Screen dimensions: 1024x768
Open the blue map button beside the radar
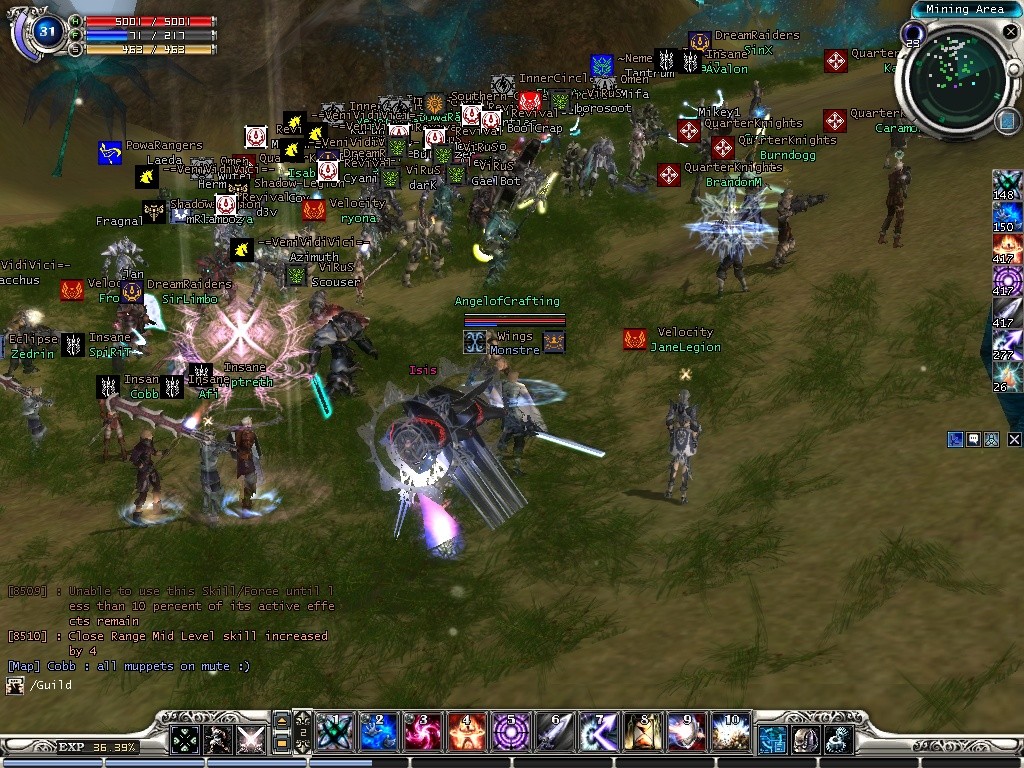point(1007,121)
